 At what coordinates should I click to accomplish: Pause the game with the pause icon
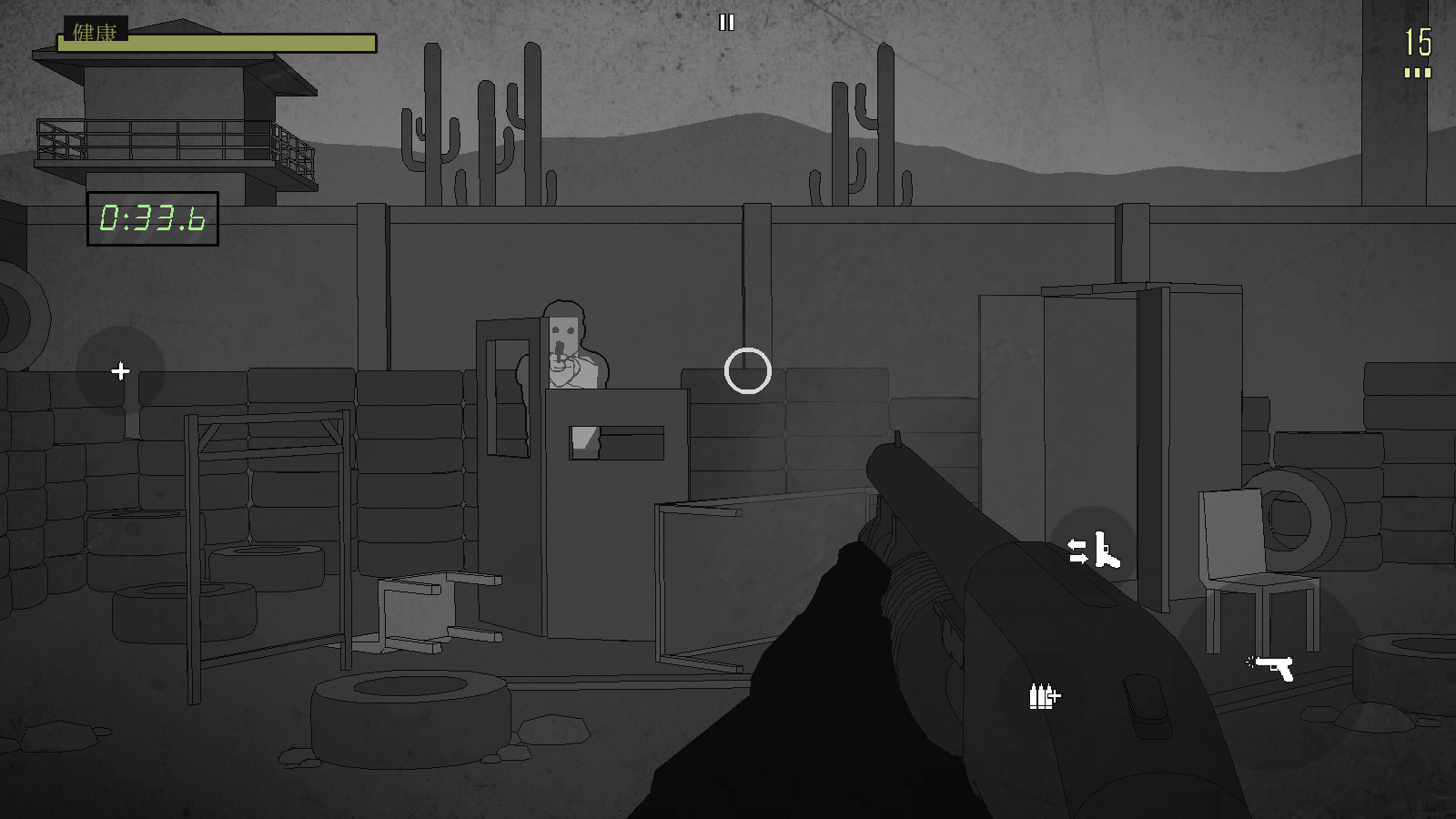[x=726, y=23]
